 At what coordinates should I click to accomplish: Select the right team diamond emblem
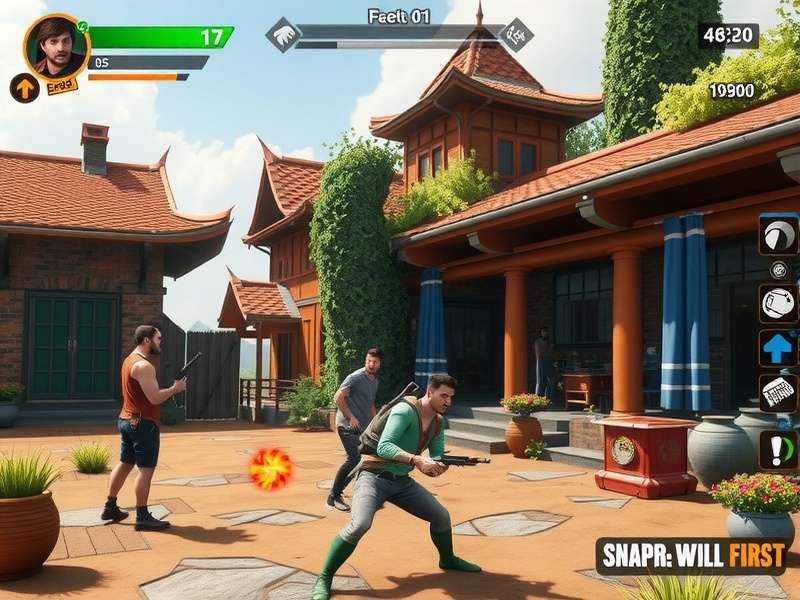(x=516, y=35)
